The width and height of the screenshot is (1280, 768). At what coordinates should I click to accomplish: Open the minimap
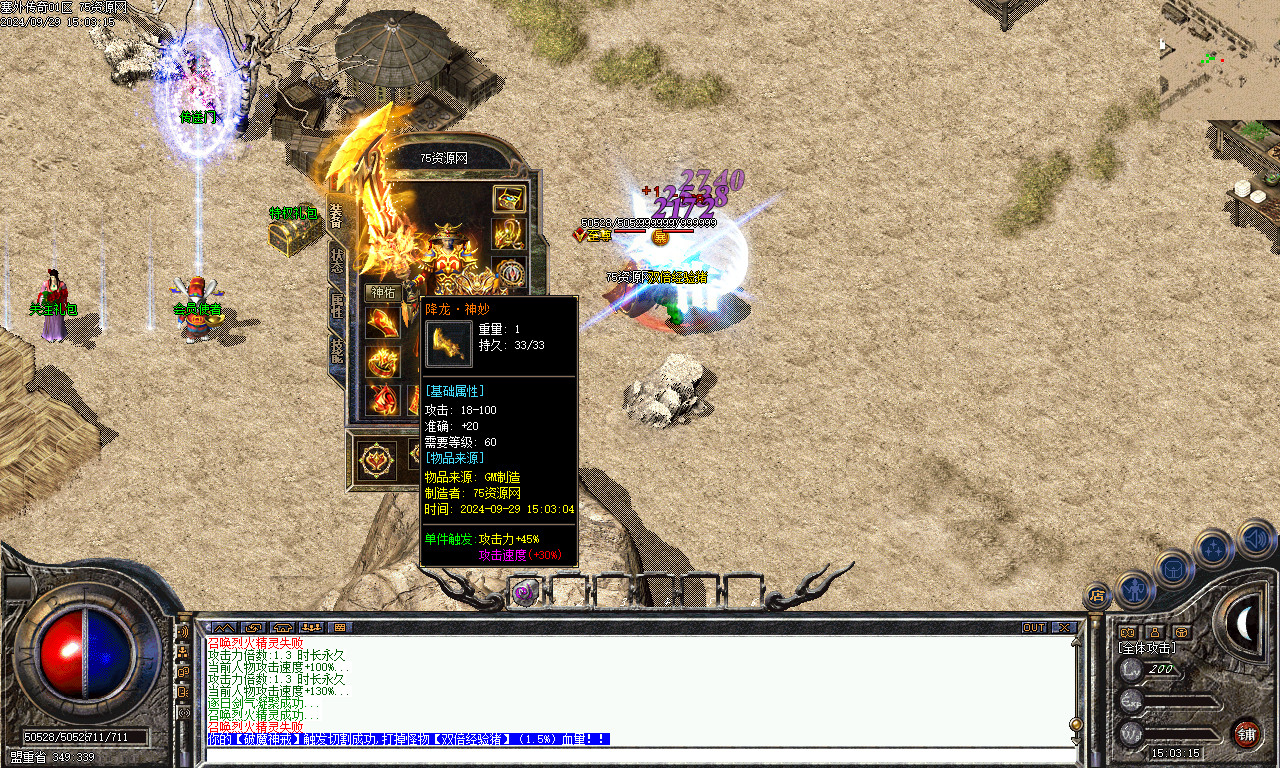[x=1219, y=60]
